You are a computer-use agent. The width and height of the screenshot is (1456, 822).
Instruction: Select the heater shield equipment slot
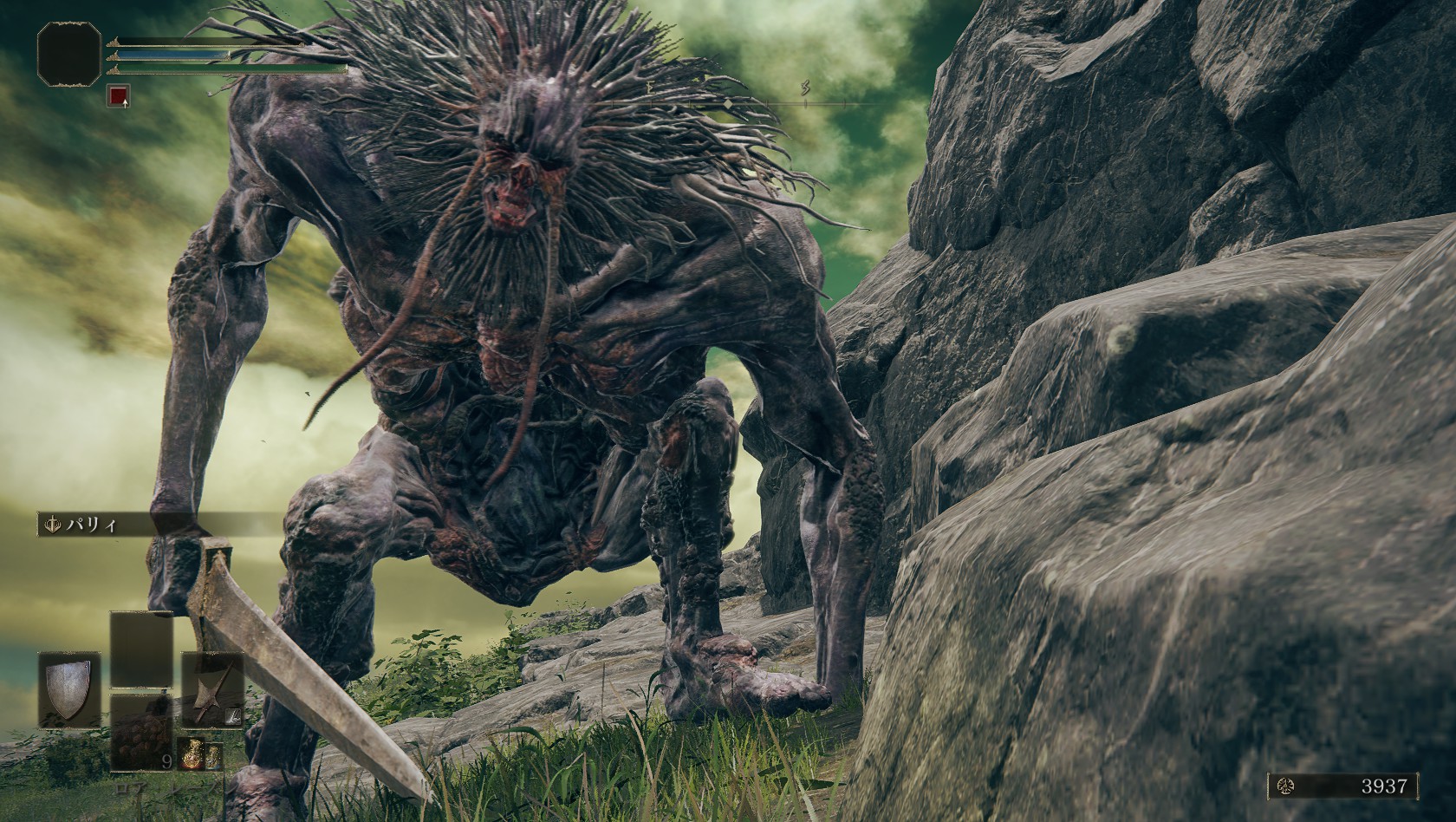pyautogui.click(x=68, y=690)
